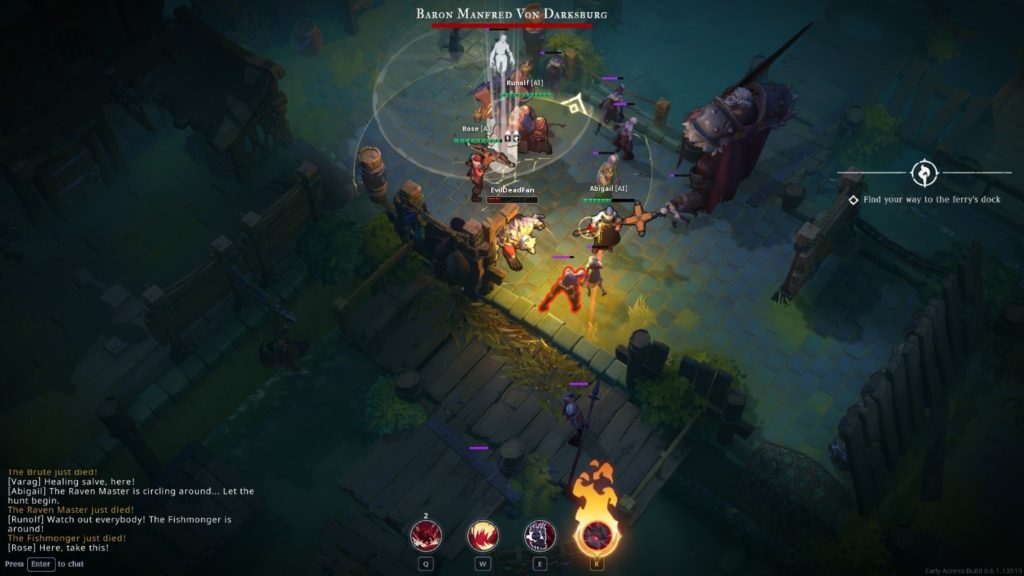This screenshot has height=576, width=1024.
Task: Use the red claw slash ability
Action: point(483,536)
